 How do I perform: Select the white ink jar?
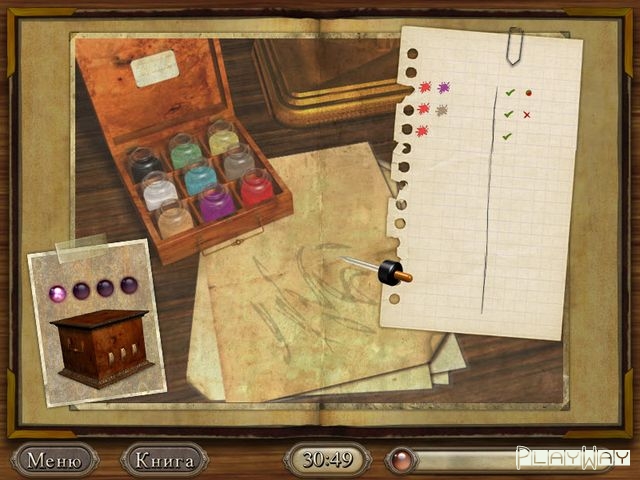[x=159, y=190]
